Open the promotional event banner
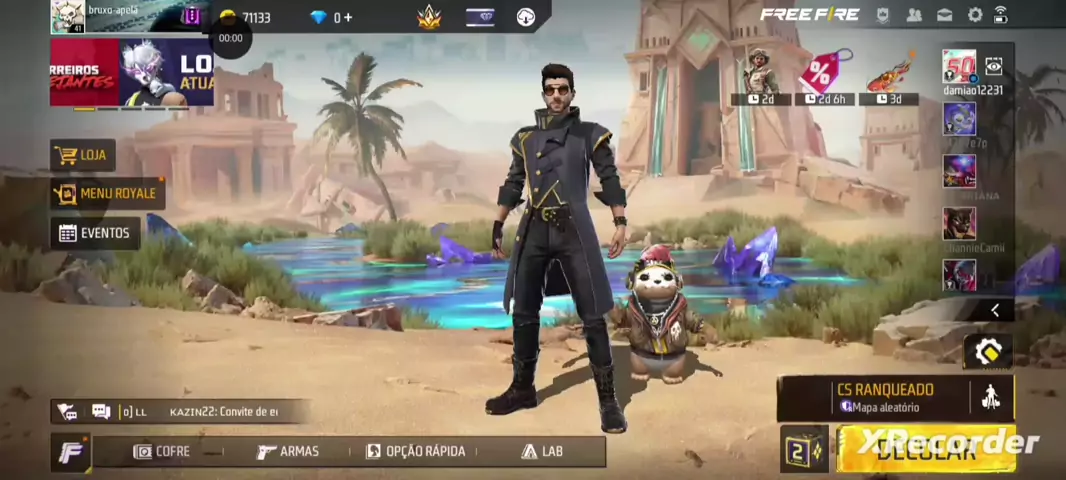This screenshot has height=480, width=1066. point(132,72)
